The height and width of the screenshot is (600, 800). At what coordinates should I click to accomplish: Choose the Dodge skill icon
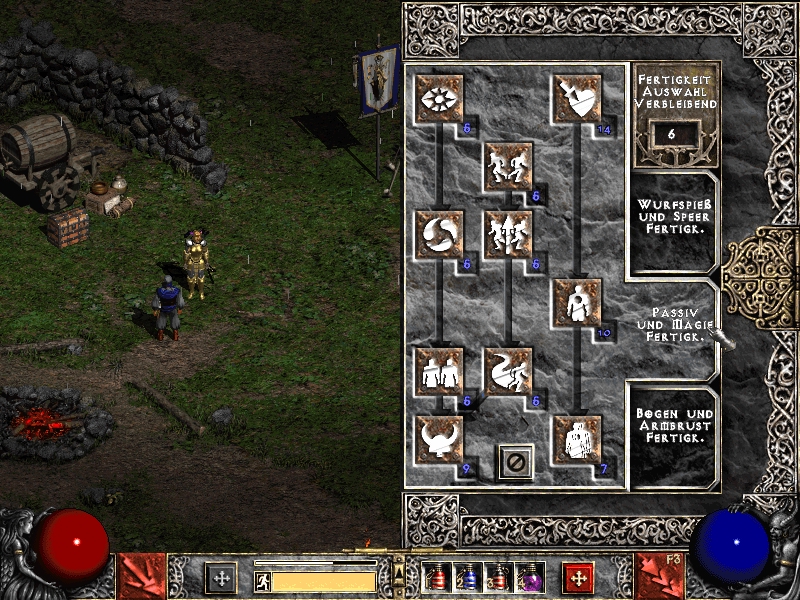(508, 166)
